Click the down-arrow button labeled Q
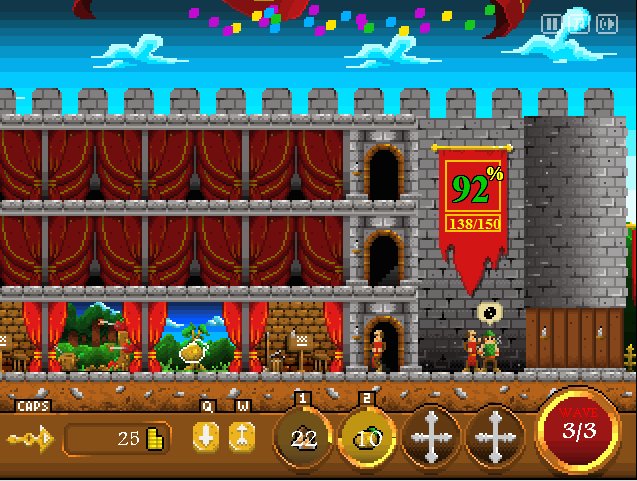 point(206,437)
